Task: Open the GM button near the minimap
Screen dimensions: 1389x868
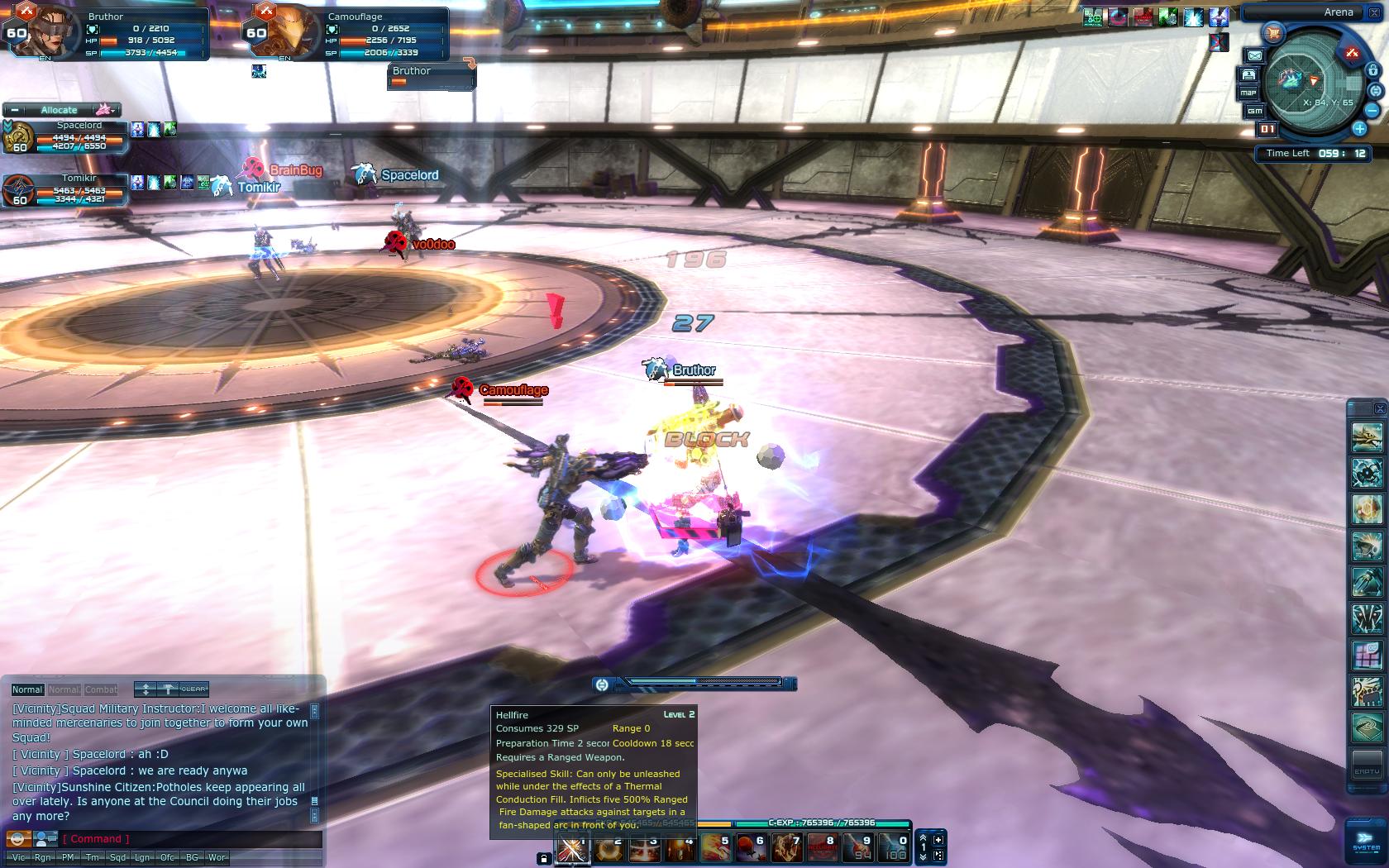Action: [1255, 111]
